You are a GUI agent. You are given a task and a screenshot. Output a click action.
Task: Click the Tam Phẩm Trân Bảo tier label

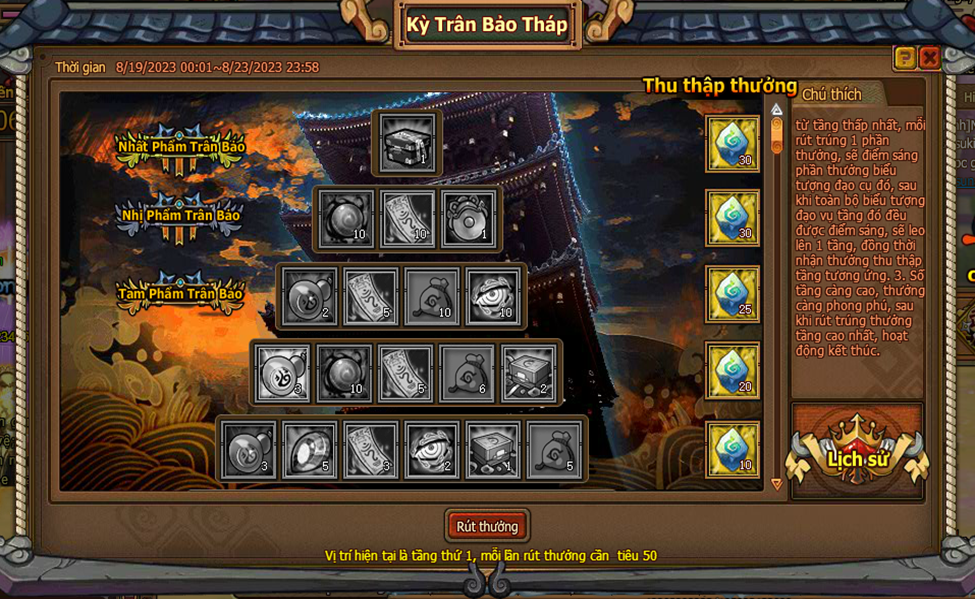[x=181, y=294]
